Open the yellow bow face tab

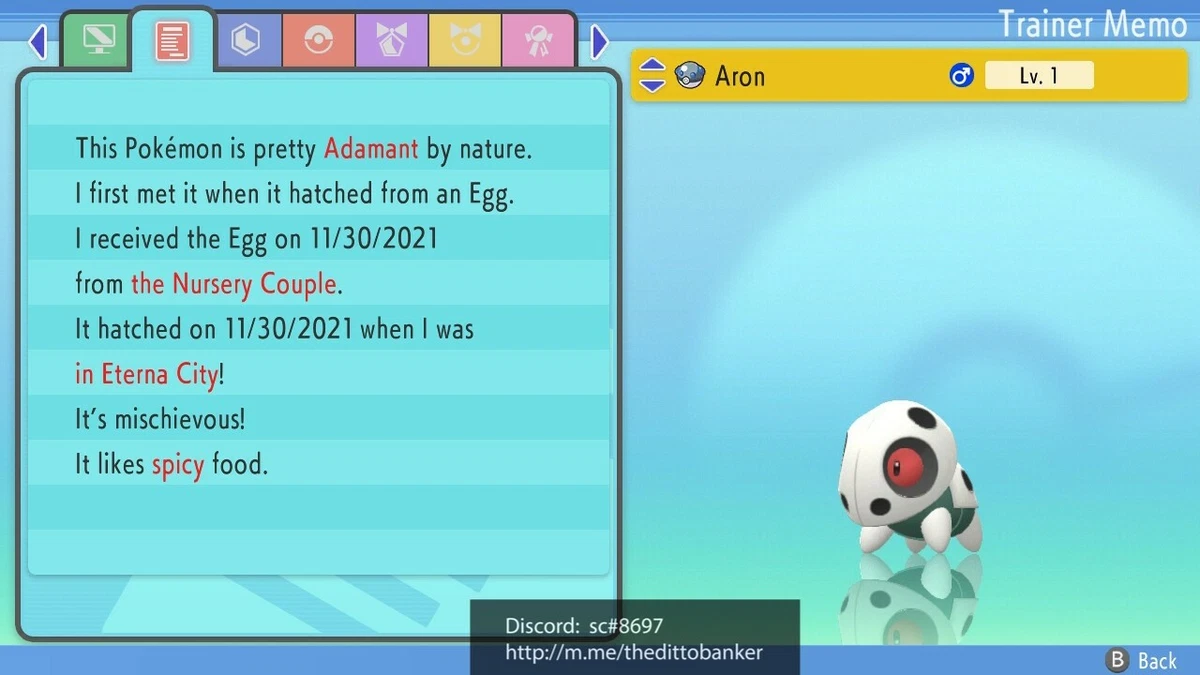[464, 41]
